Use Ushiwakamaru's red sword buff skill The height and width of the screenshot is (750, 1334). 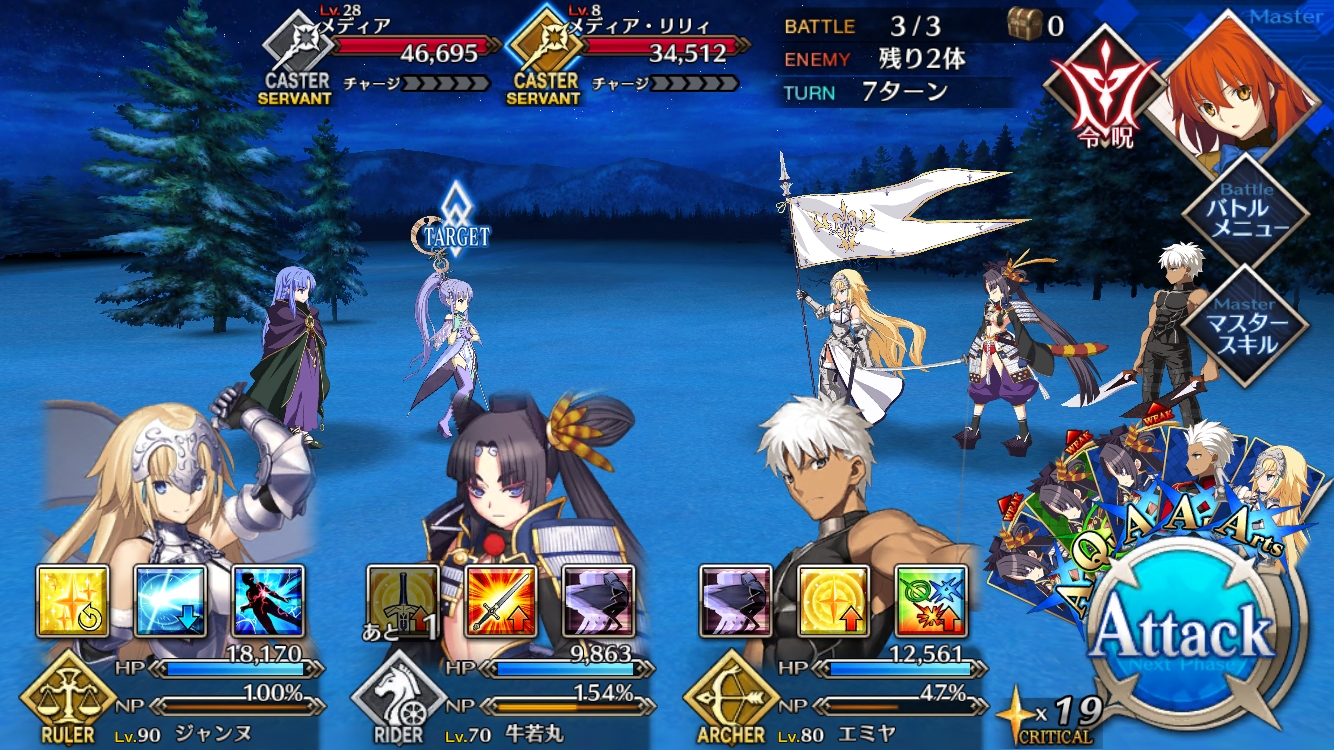coord(501,601)
